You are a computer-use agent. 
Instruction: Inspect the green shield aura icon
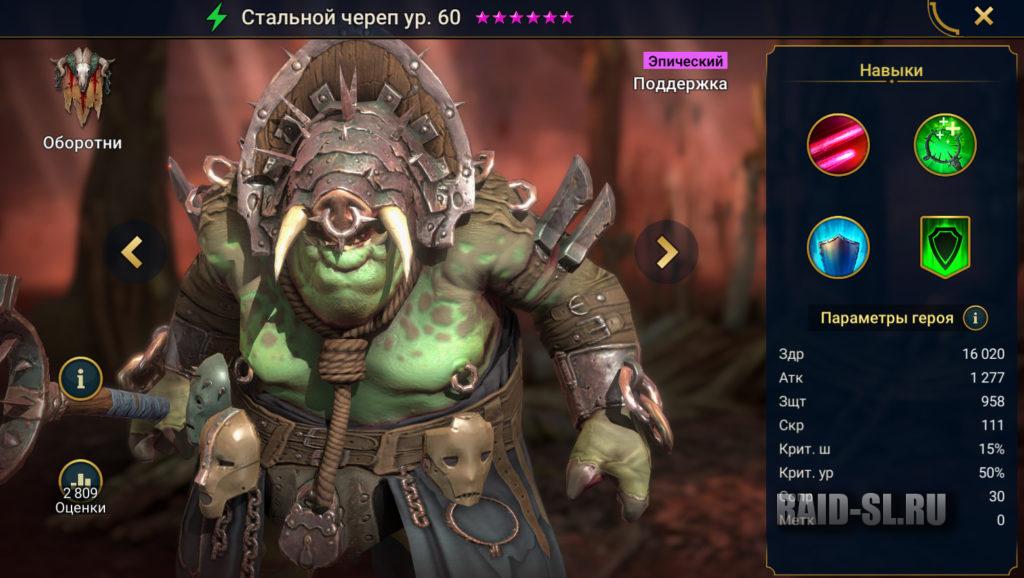(945, 247)
